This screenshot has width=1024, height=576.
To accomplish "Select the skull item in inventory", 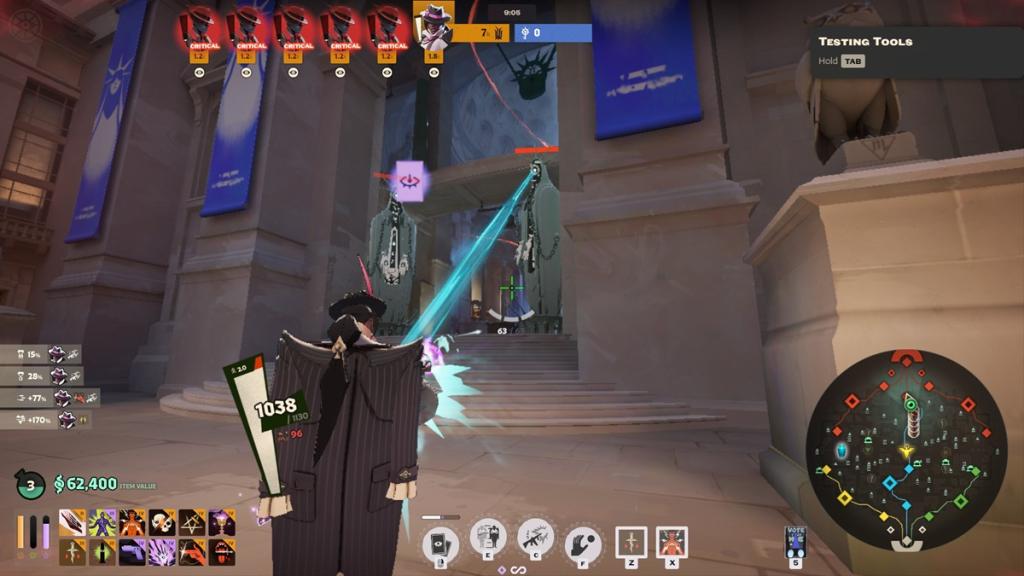I will click(162, 522).
